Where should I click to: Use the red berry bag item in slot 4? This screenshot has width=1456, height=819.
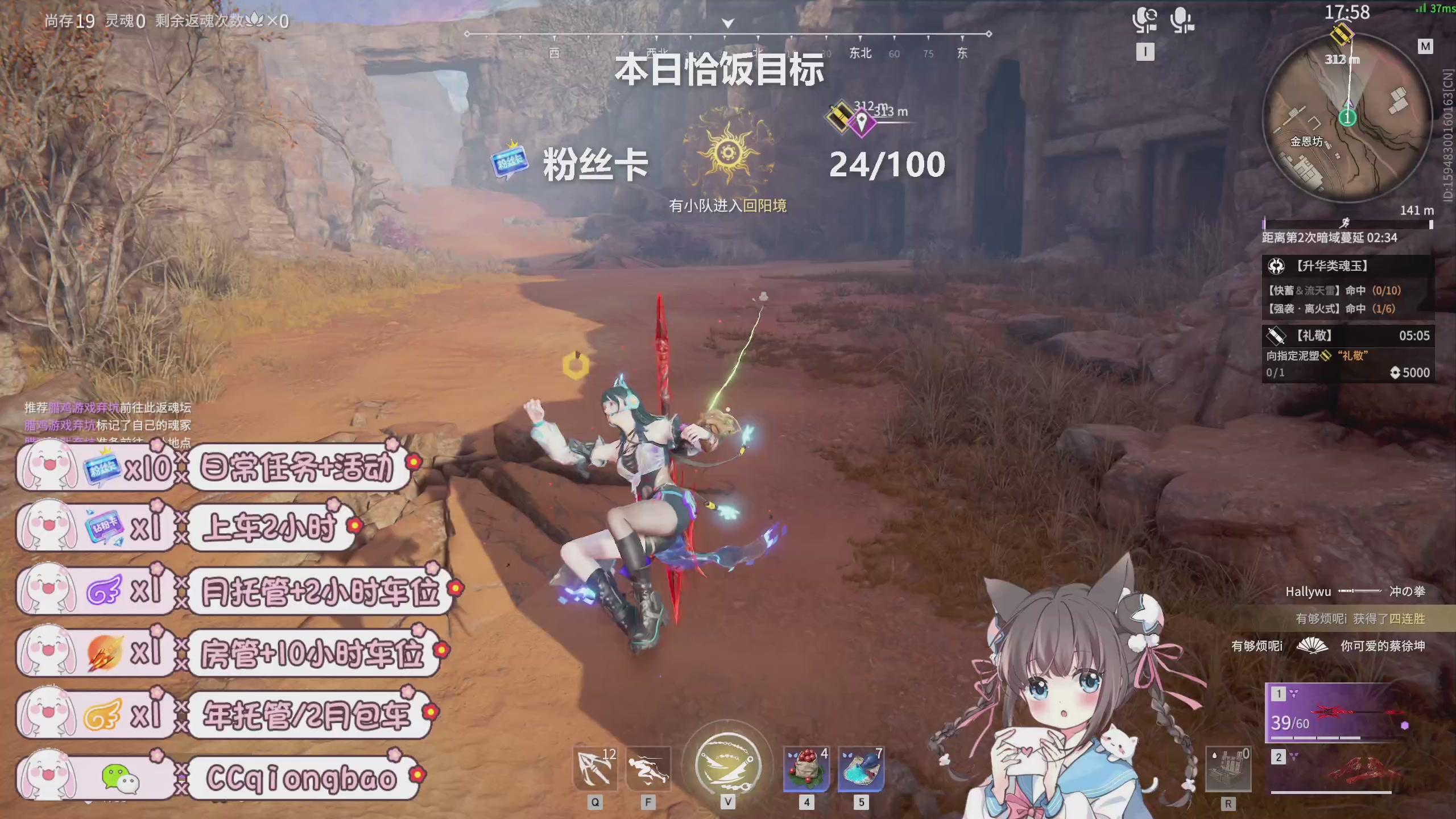tap(806, 769)
